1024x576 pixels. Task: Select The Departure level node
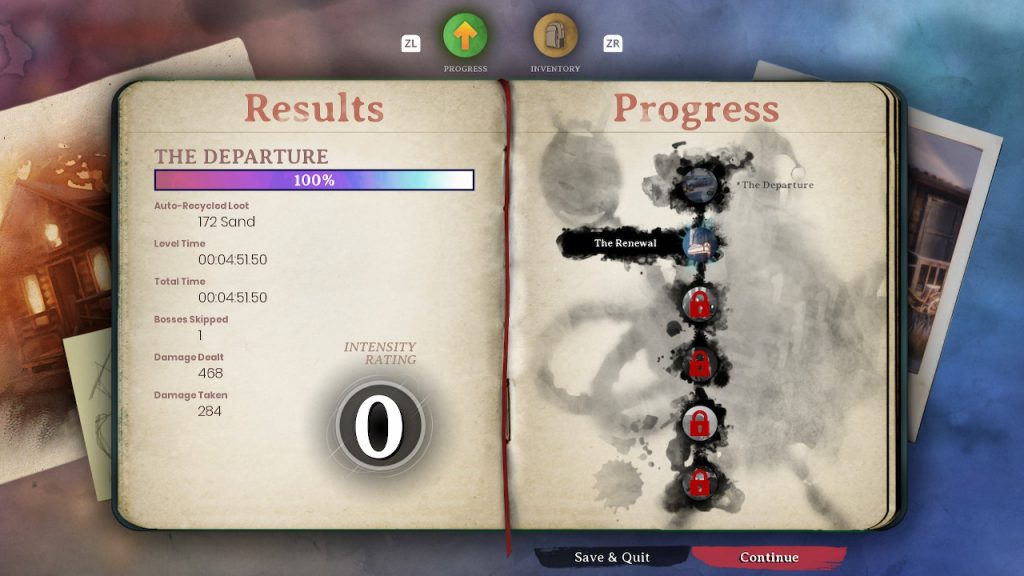tap(698, 185)
